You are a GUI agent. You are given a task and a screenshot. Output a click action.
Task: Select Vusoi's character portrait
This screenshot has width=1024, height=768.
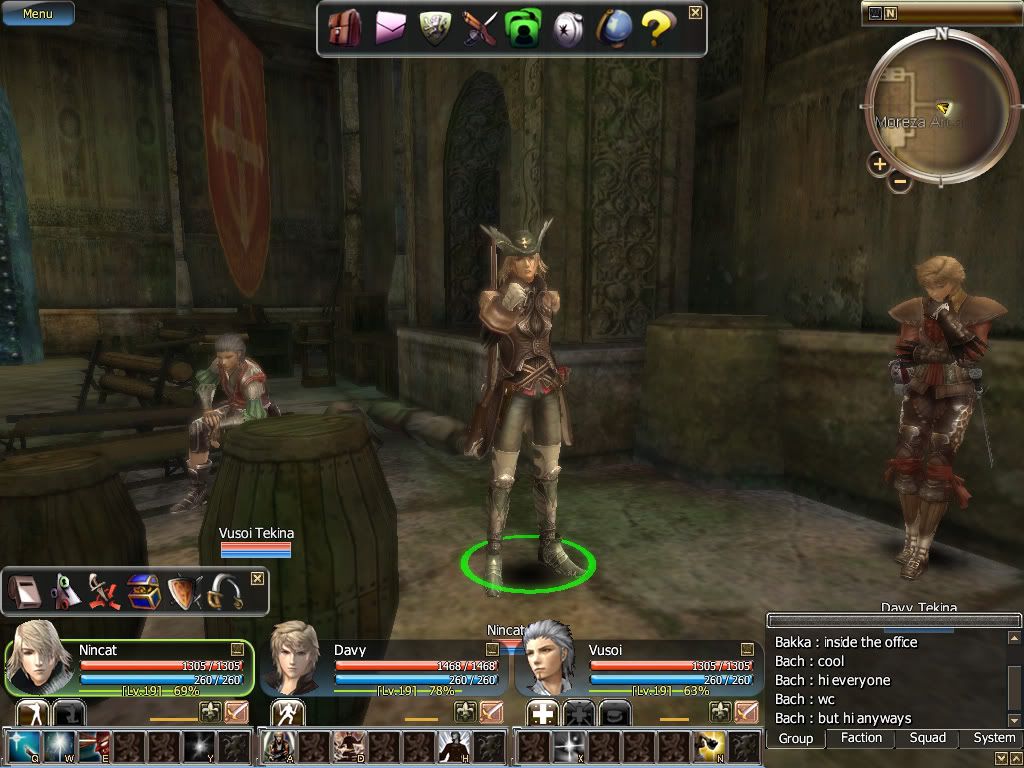(x=549, y=657)
